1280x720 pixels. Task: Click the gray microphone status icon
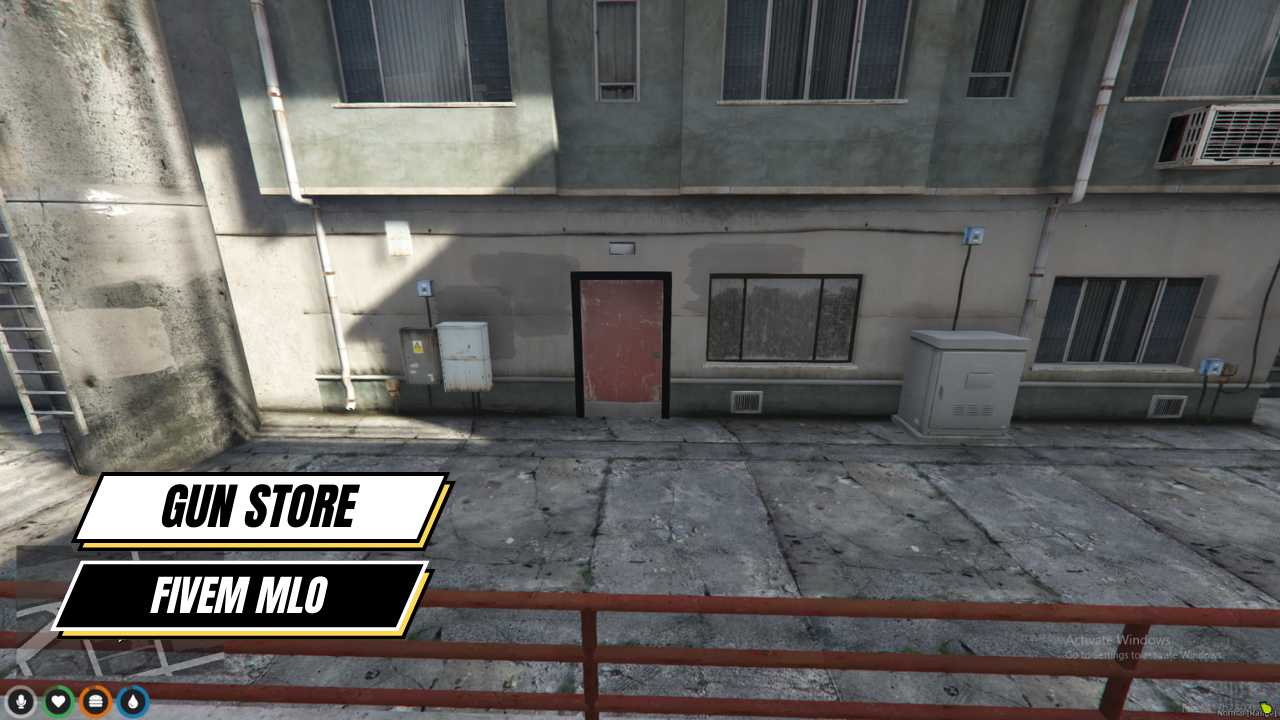21,702
